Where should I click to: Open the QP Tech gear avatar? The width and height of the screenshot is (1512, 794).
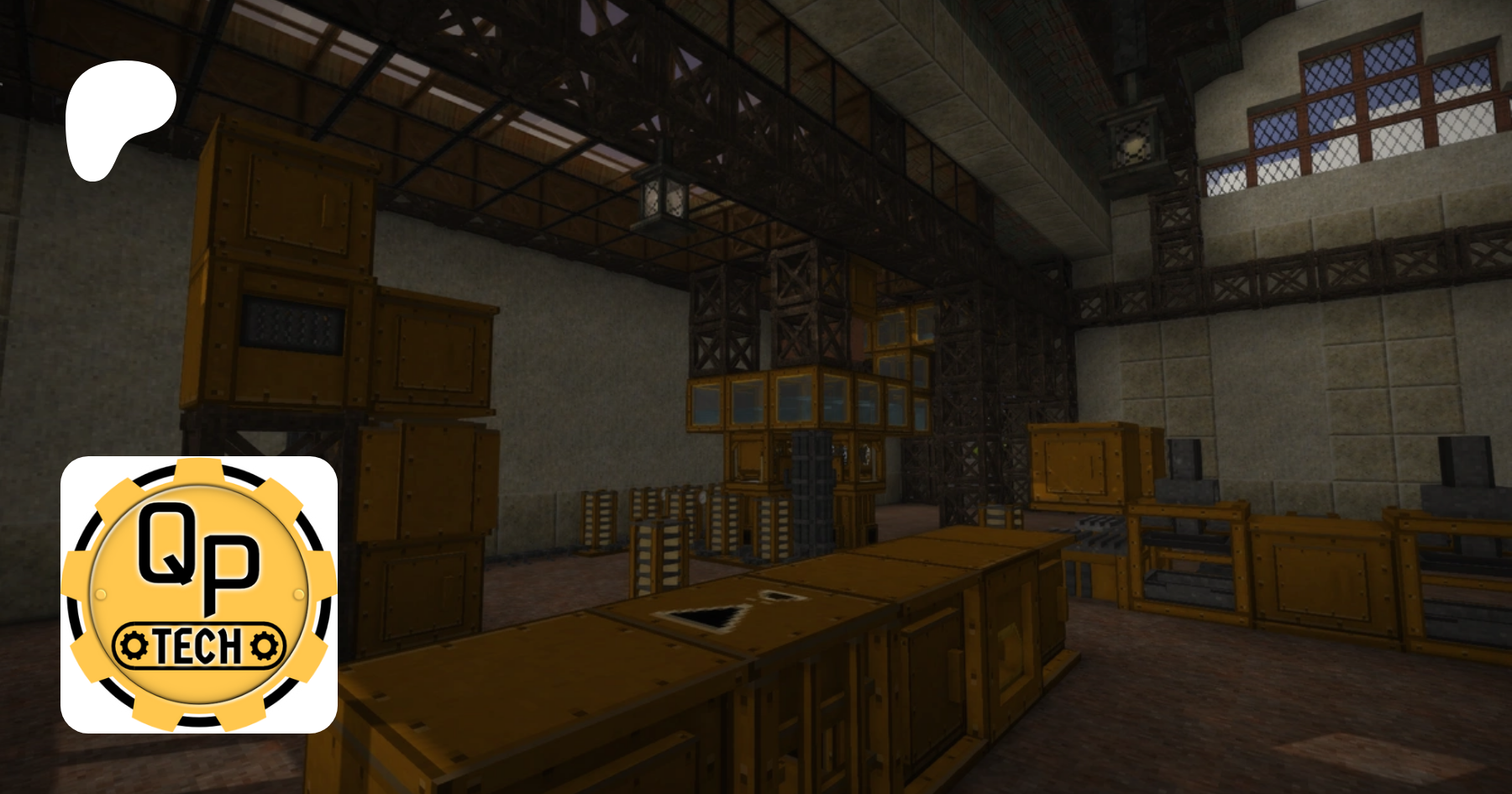coord(199,594)
